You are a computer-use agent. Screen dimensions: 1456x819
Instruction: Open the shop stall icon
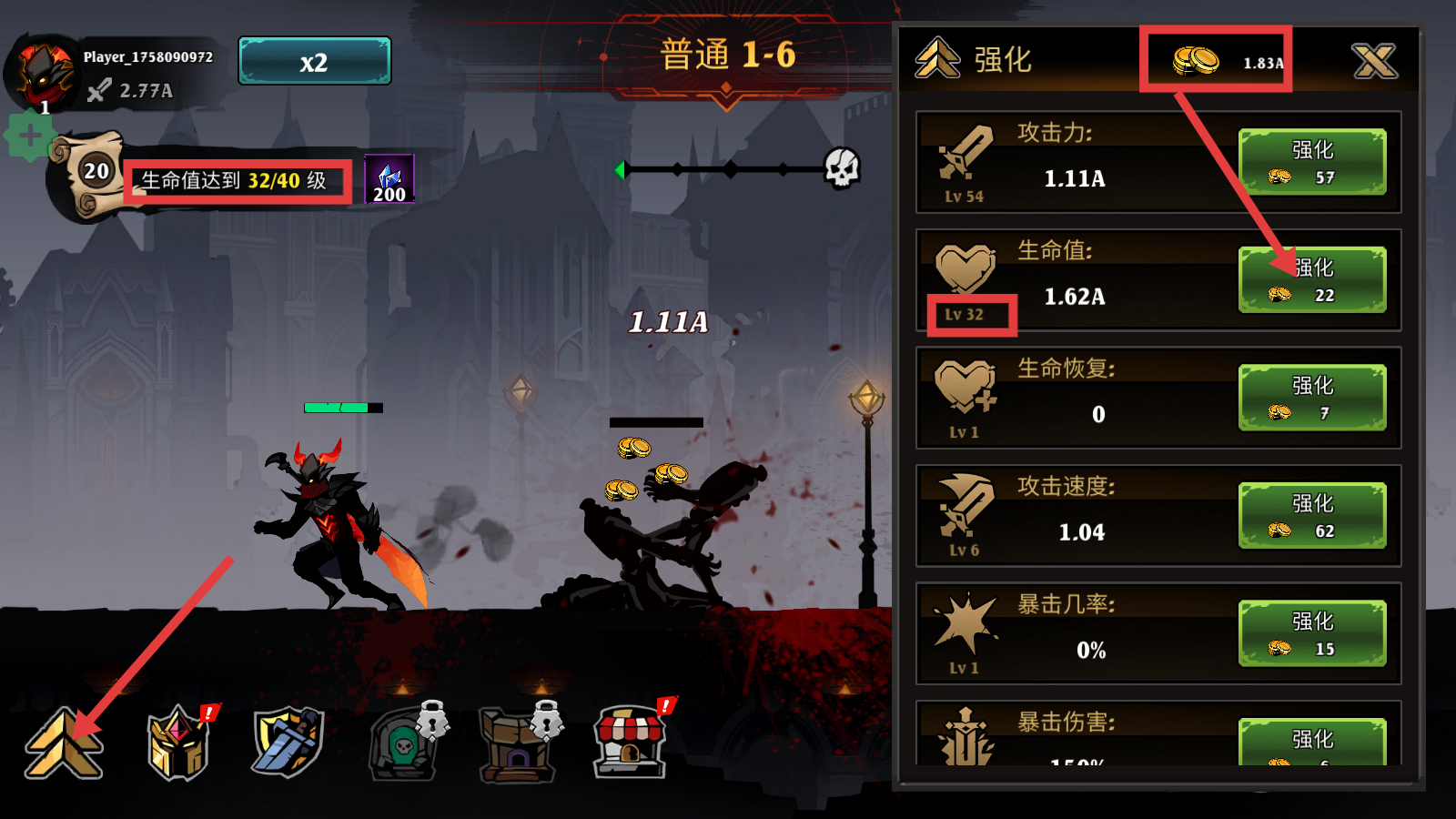630,742
